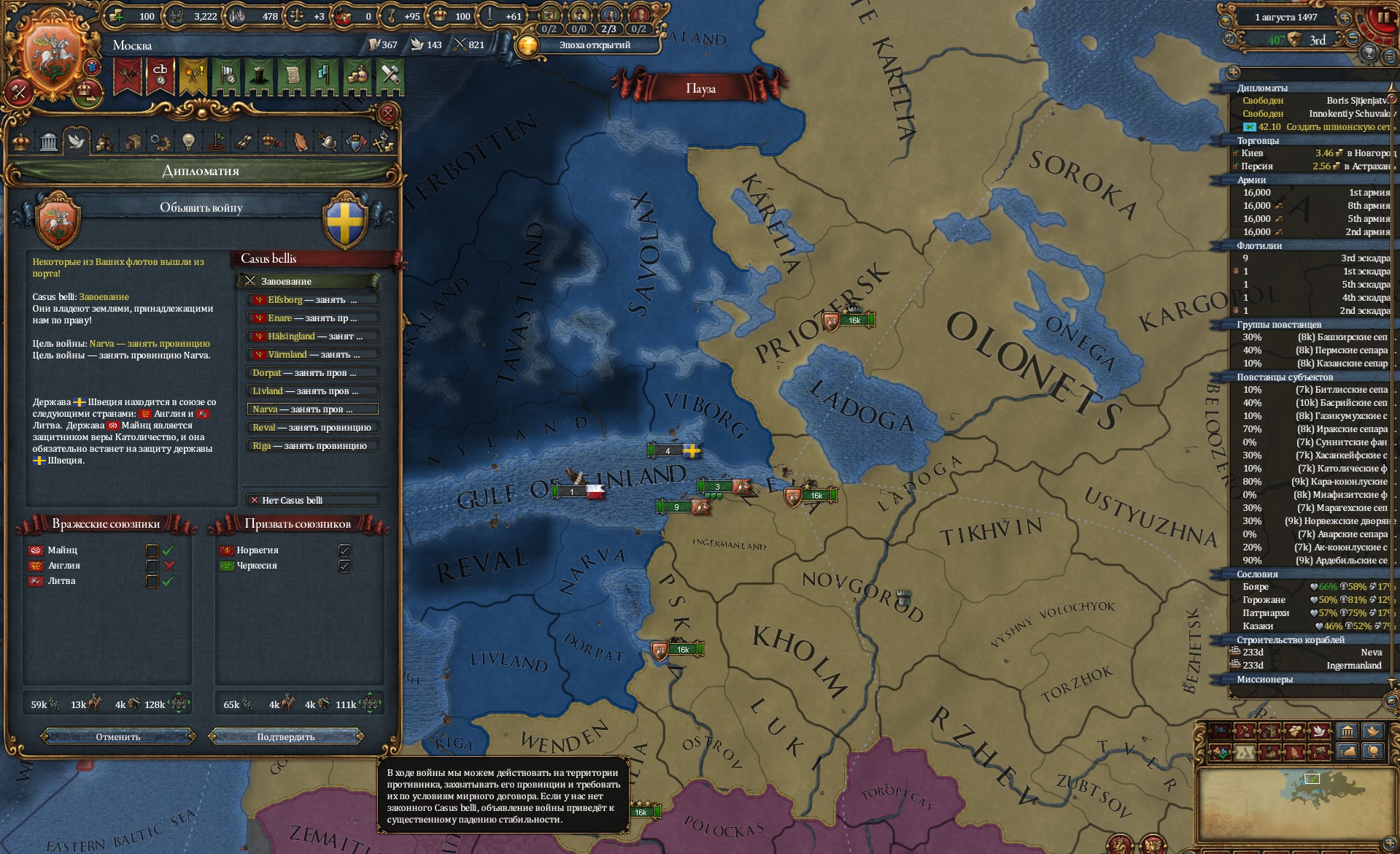Choose the Dorpat casus belli entry
Image resolution: width=1400 pixels, height=854 pixels.
tap(312, 373)
